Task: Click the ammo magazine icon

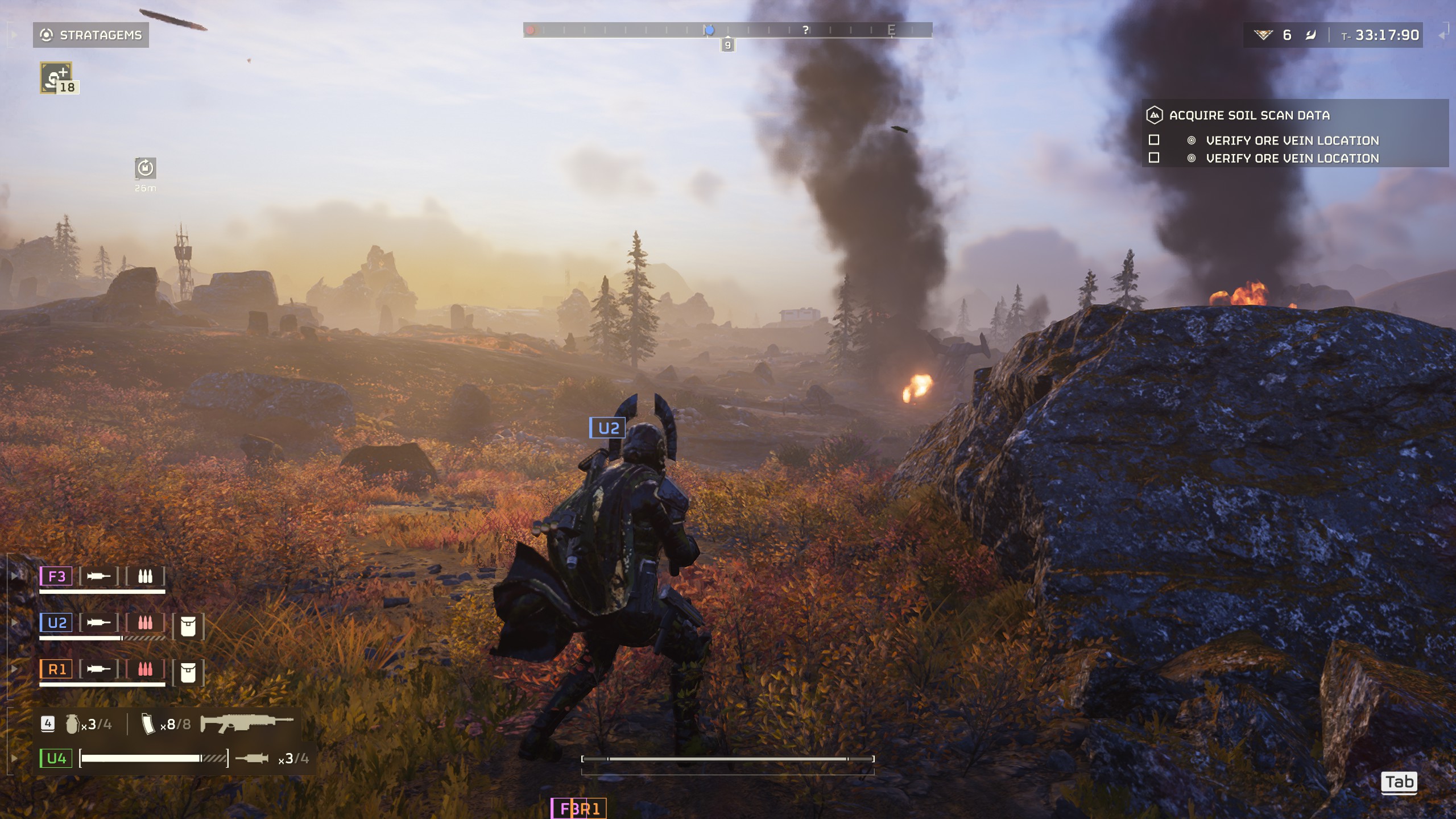Action: click(x=148, y=724)
